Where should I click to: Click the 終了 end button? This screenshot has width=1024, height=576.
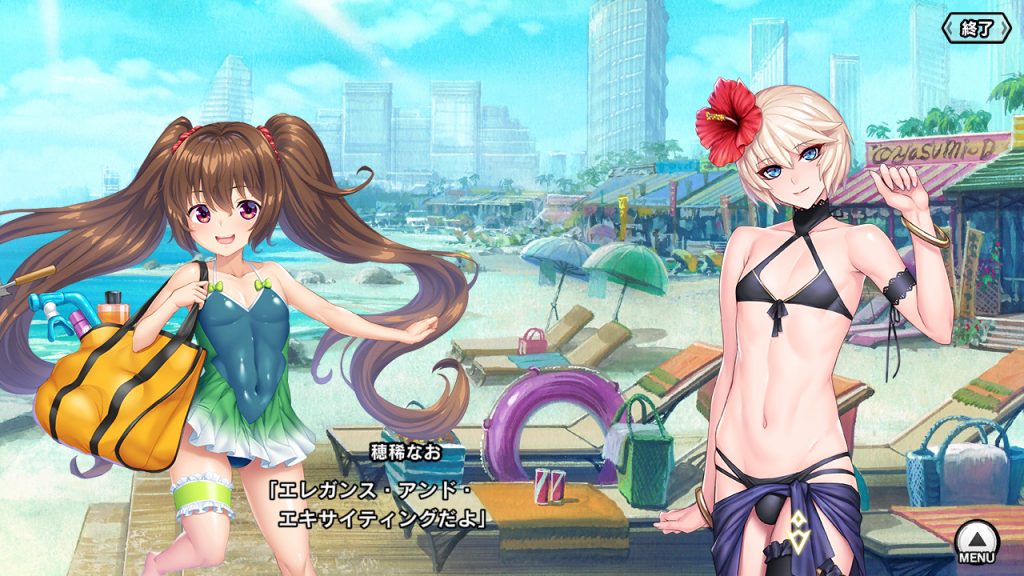(x=976, y=28)
